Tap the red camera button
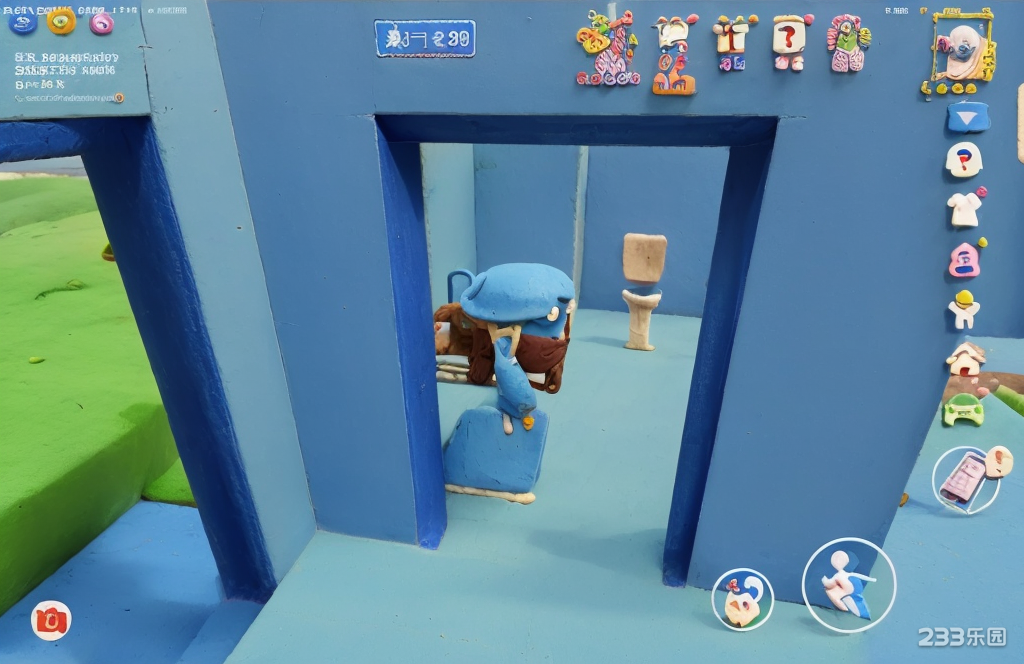The height and width of the screenshot is (664, 1024). point(50,620)
